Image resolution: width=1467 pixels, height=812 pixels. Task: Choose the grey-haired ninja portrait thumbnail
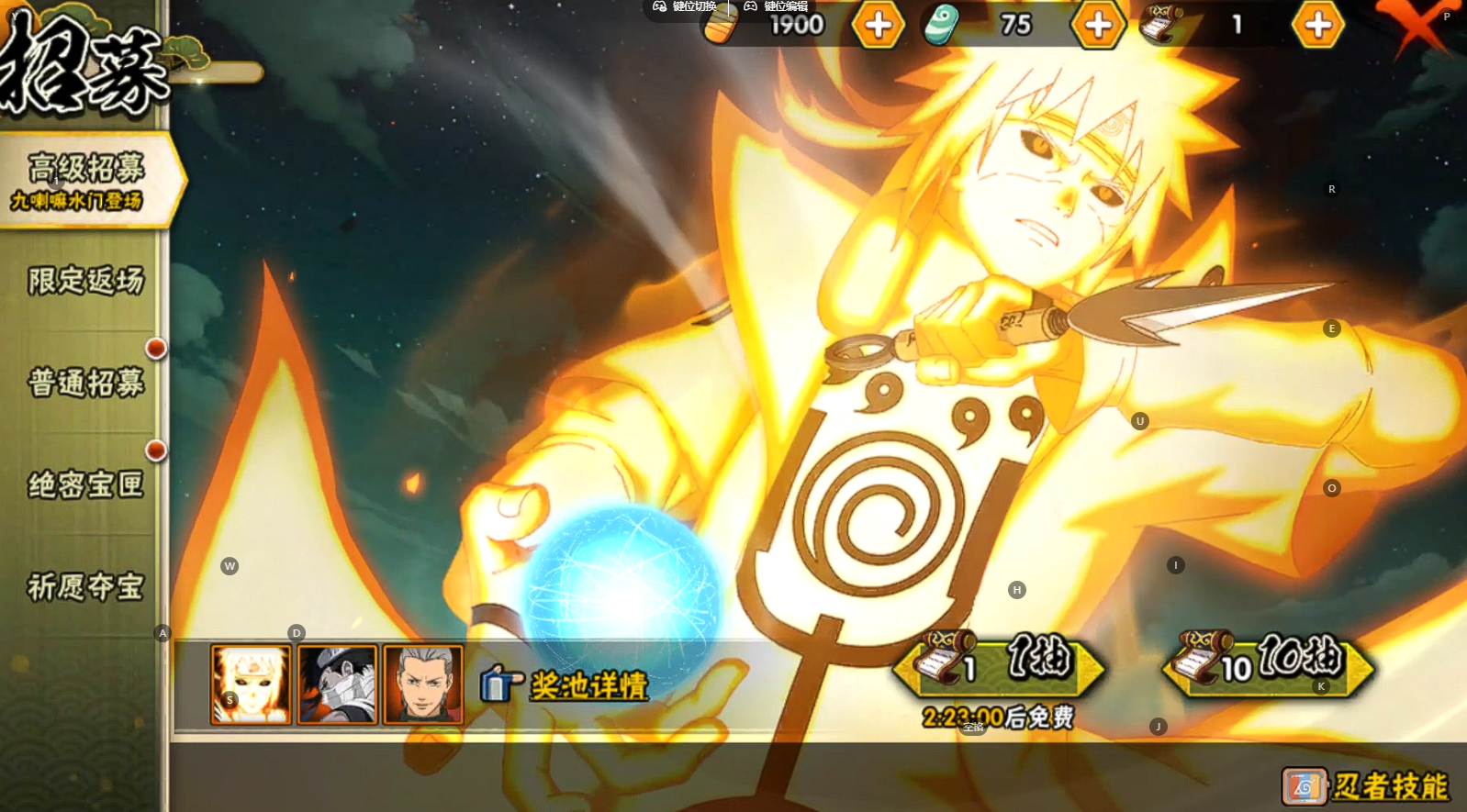(x=423, y=684)
